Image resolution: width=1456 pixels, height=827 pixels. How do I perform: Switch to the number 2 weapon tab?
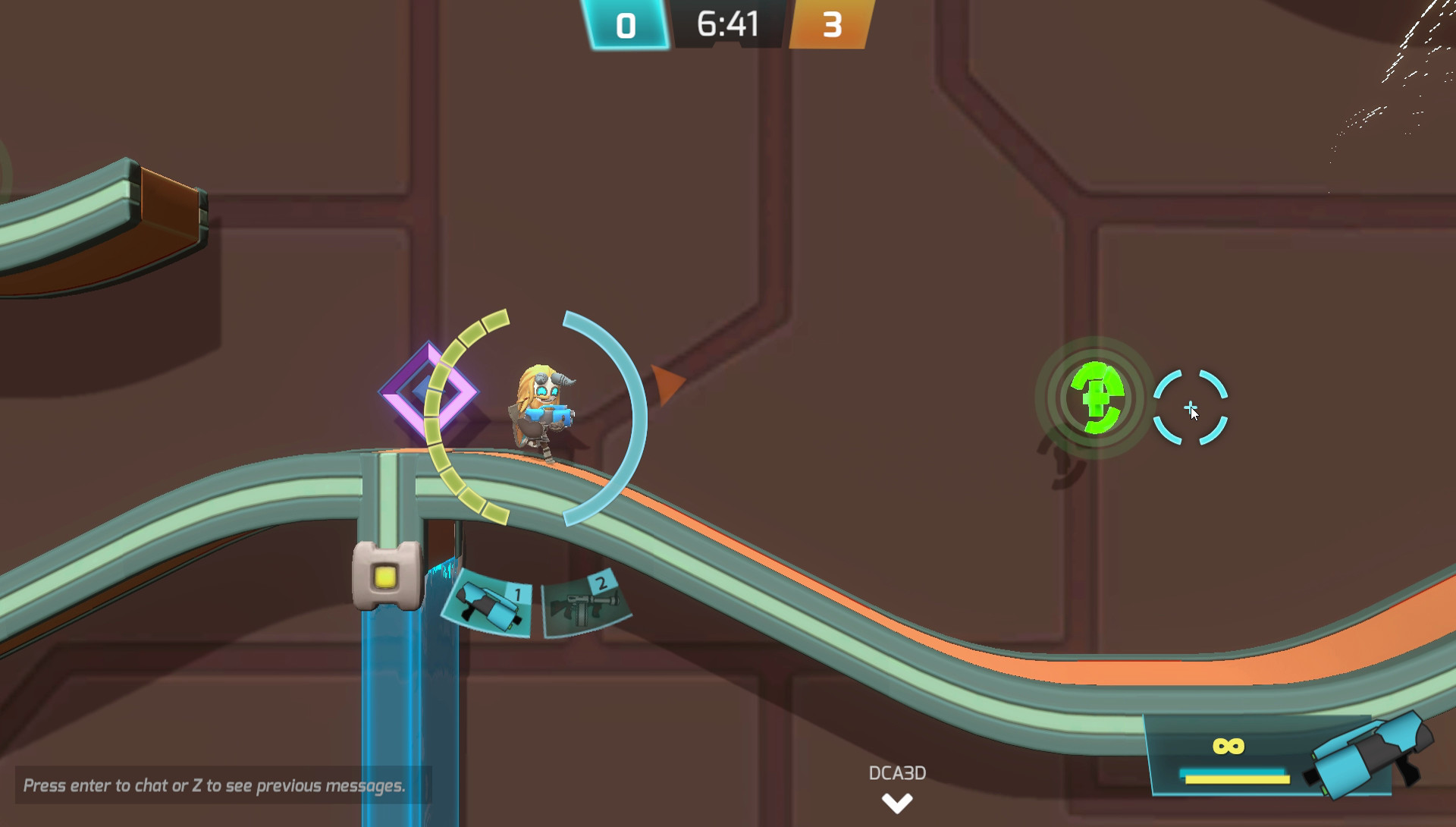[x=601, y=583]
